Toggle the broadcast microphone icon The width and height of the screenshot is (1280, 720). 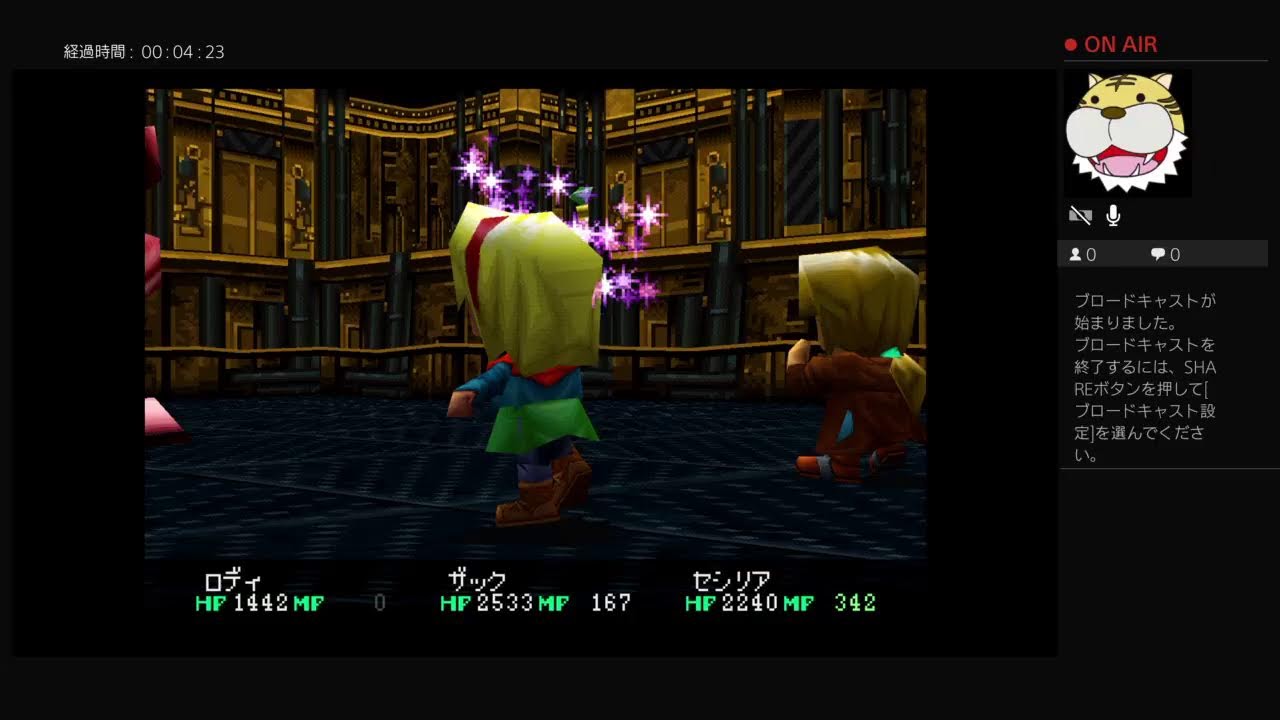[x=1113, y=215]
